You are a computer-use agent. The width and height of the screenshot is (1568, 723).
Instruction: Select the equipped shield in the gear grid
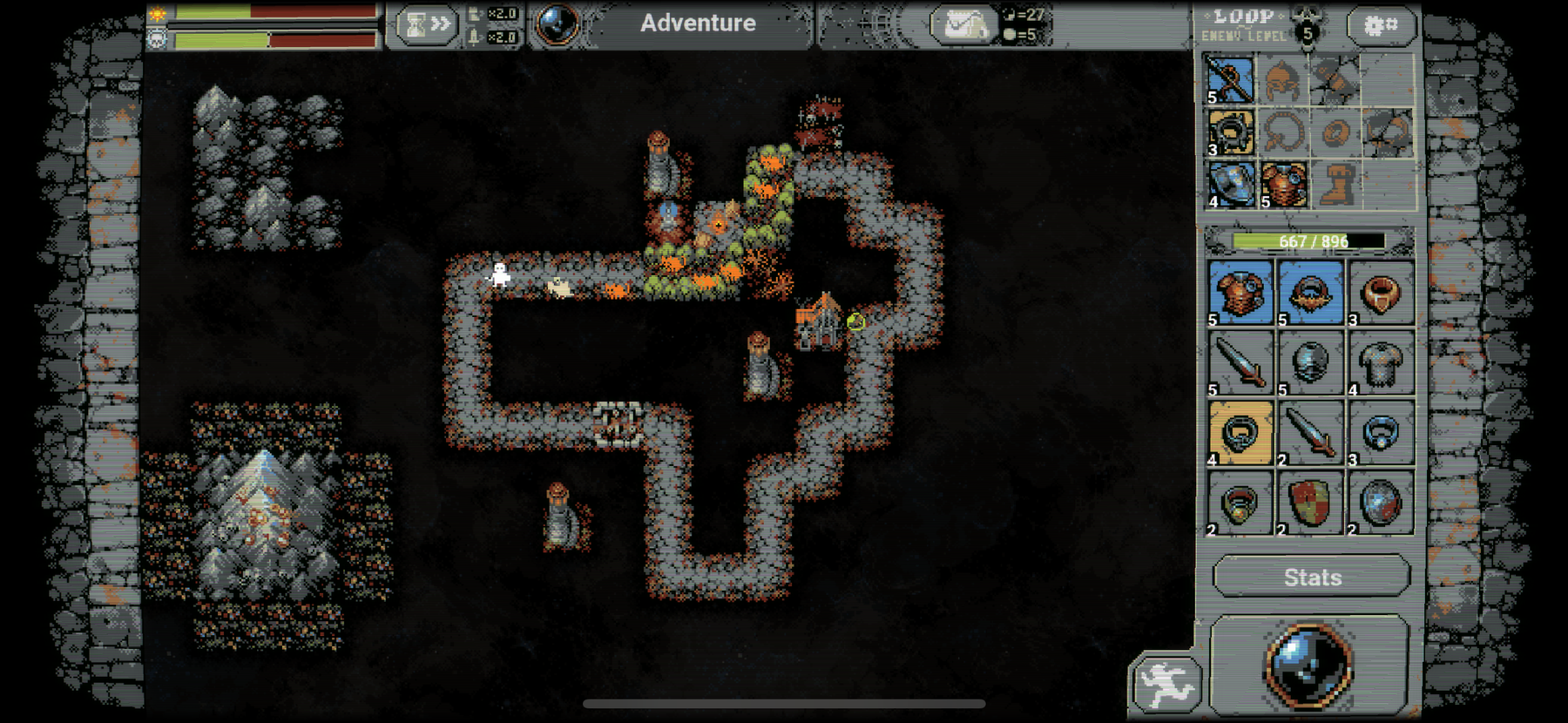coord(1230,185)
